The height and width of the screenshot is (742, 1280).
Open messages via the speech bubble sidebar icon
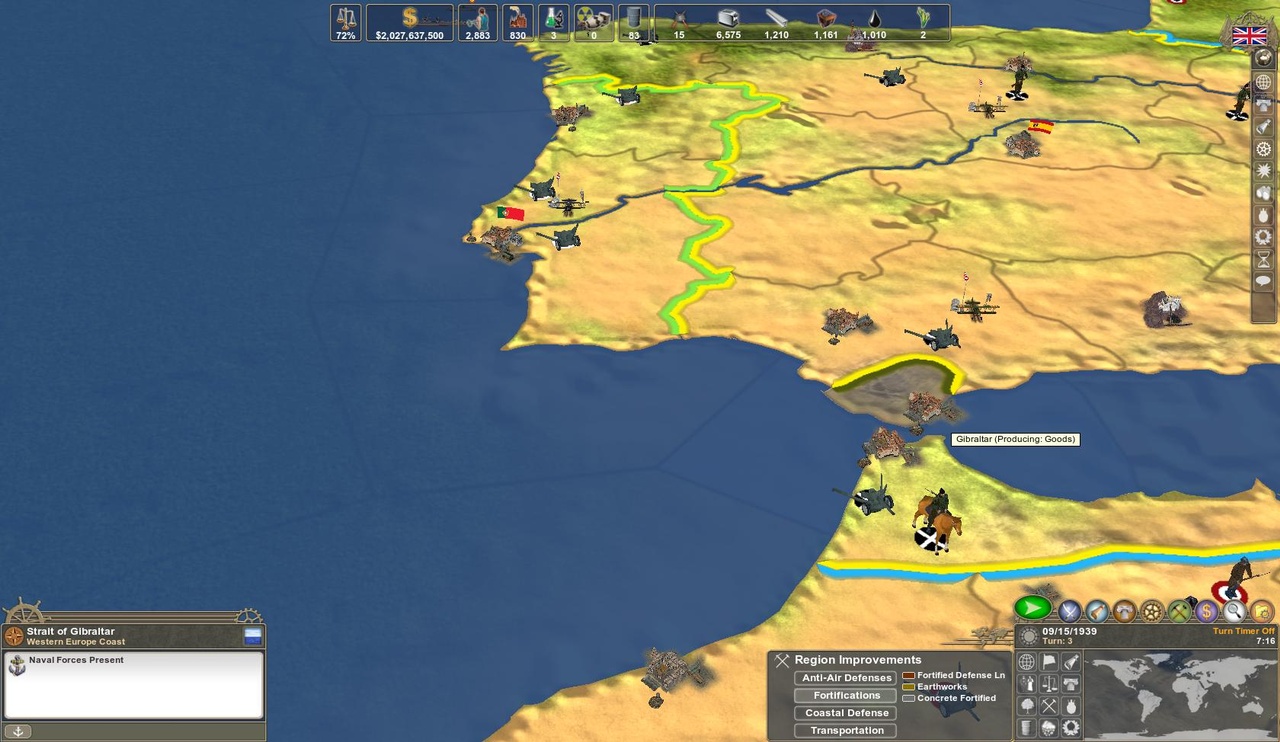pyautogui.click(x=1263, y=283)
